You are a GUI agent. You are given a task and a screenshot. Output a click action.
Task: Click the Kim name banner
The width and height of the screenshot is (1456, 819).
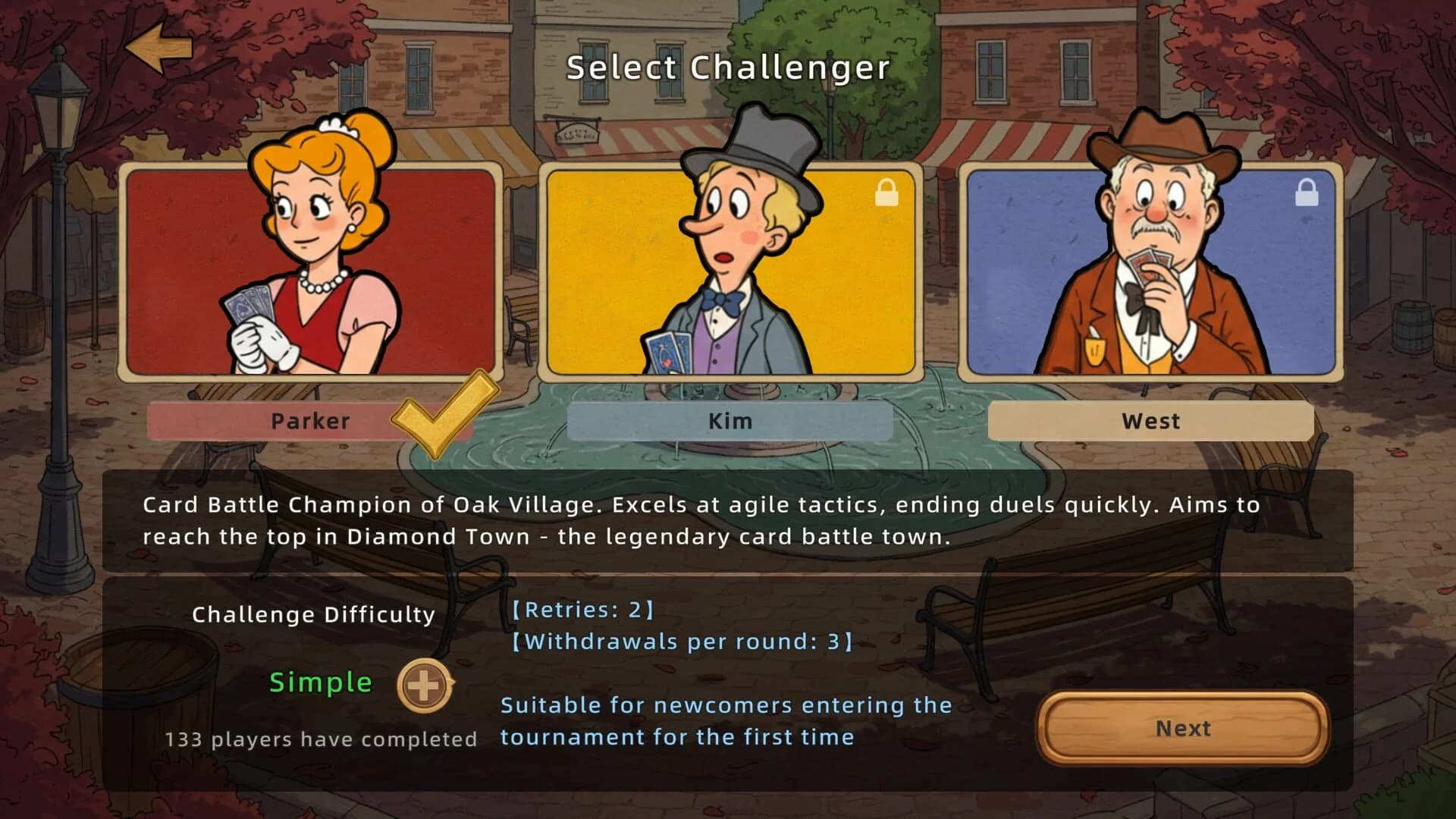730,422
